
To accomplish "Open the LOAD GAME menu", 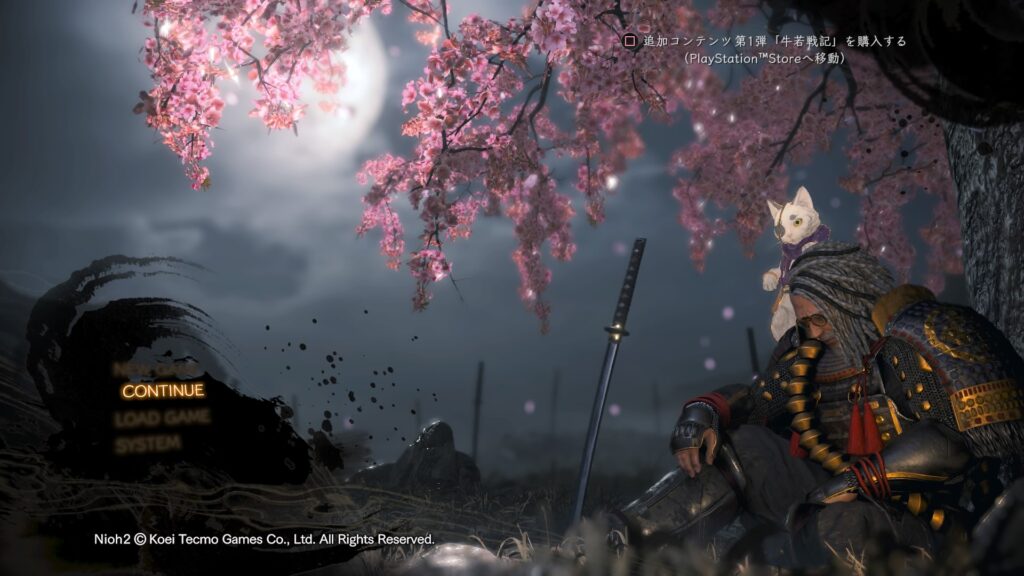I will coord(162,417).
